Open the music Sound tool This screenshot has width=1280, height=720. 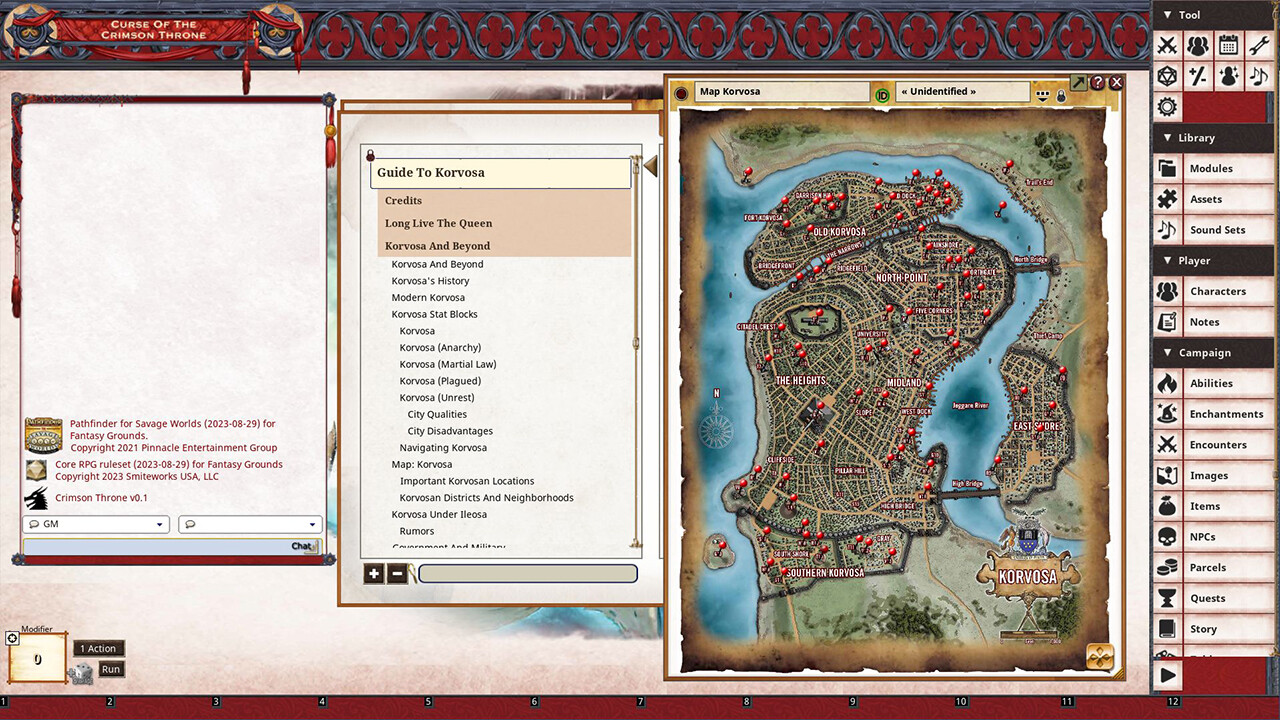point(1257,76)
